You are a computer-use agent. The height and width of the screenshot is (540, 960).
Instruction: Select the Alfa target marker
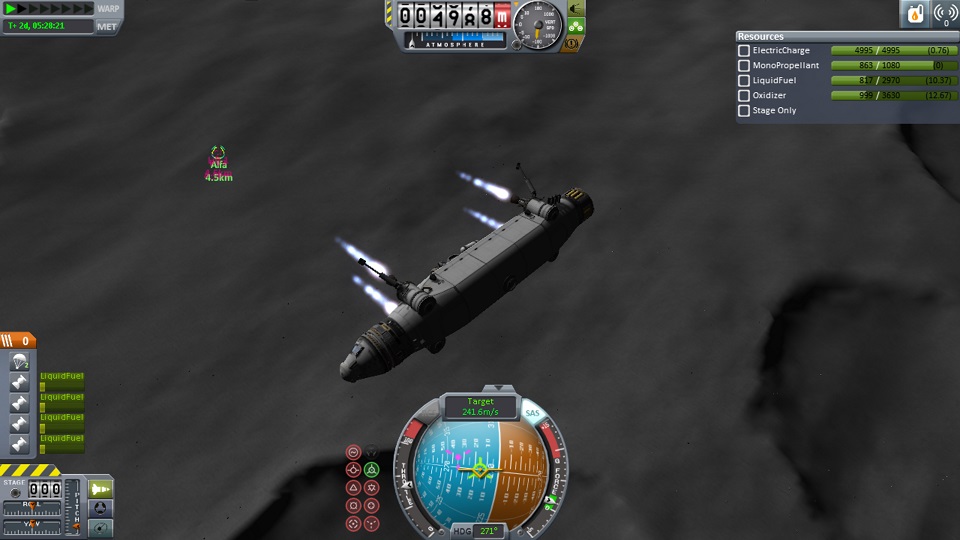click(x=218, y=156)
